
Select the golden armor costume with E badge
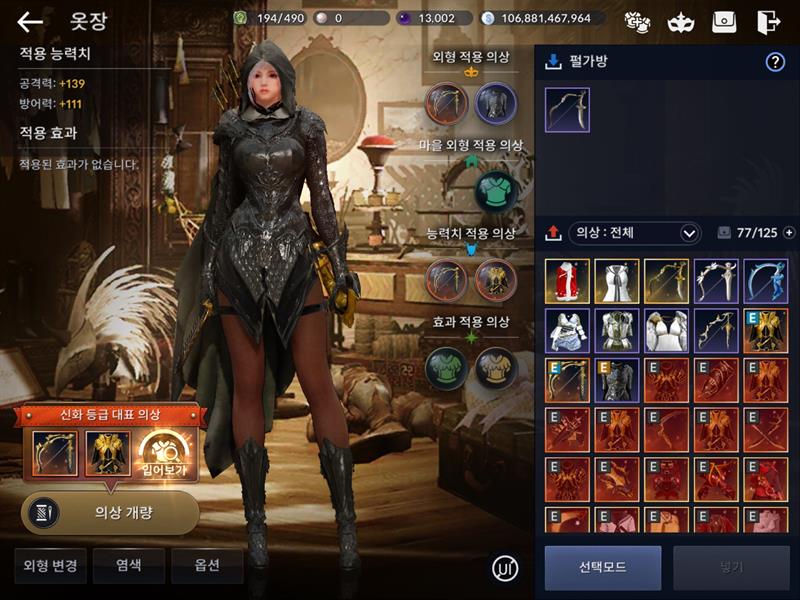[x=765, y=330]
